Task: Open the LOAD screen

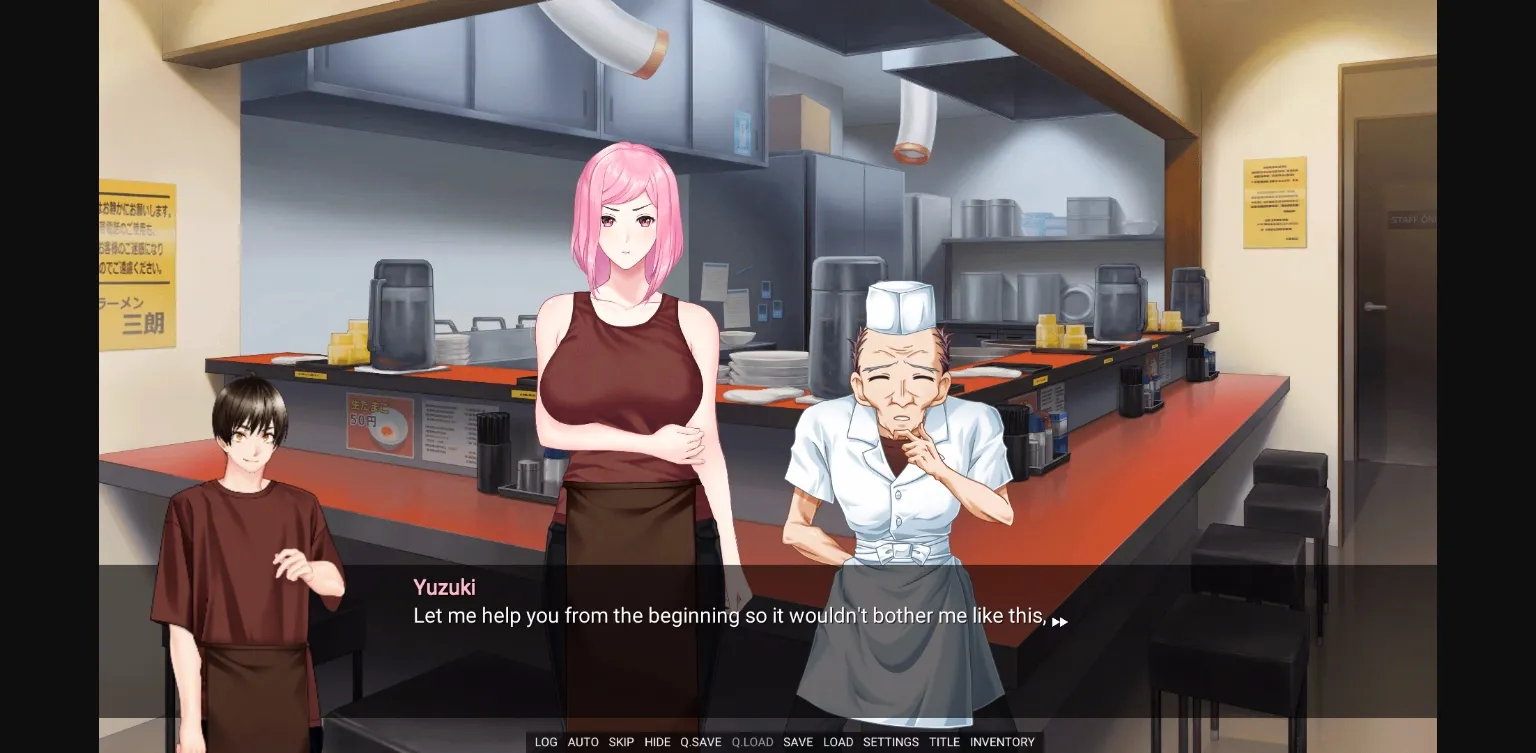Action: pyautogui.click(x=838, y=742)
